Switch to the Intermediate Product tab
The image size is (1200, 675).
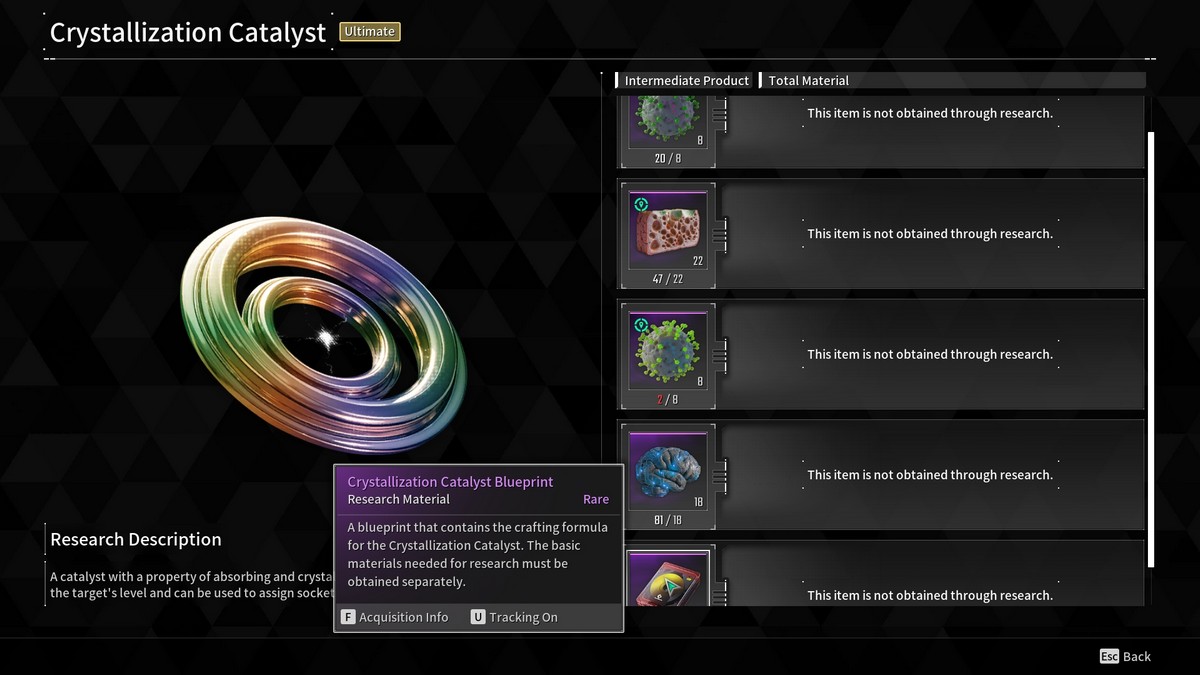686,81
